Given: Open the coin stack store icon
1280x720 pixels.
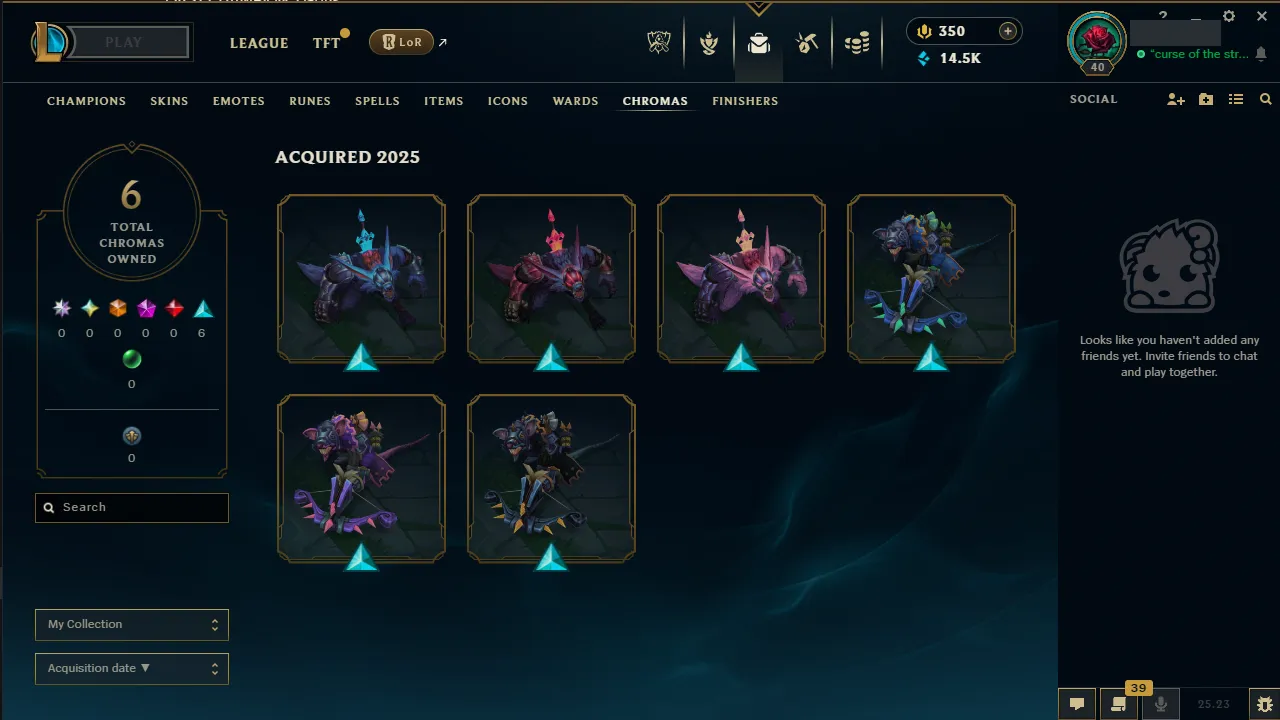Looking at the screenshot, I should click(857, 43).
